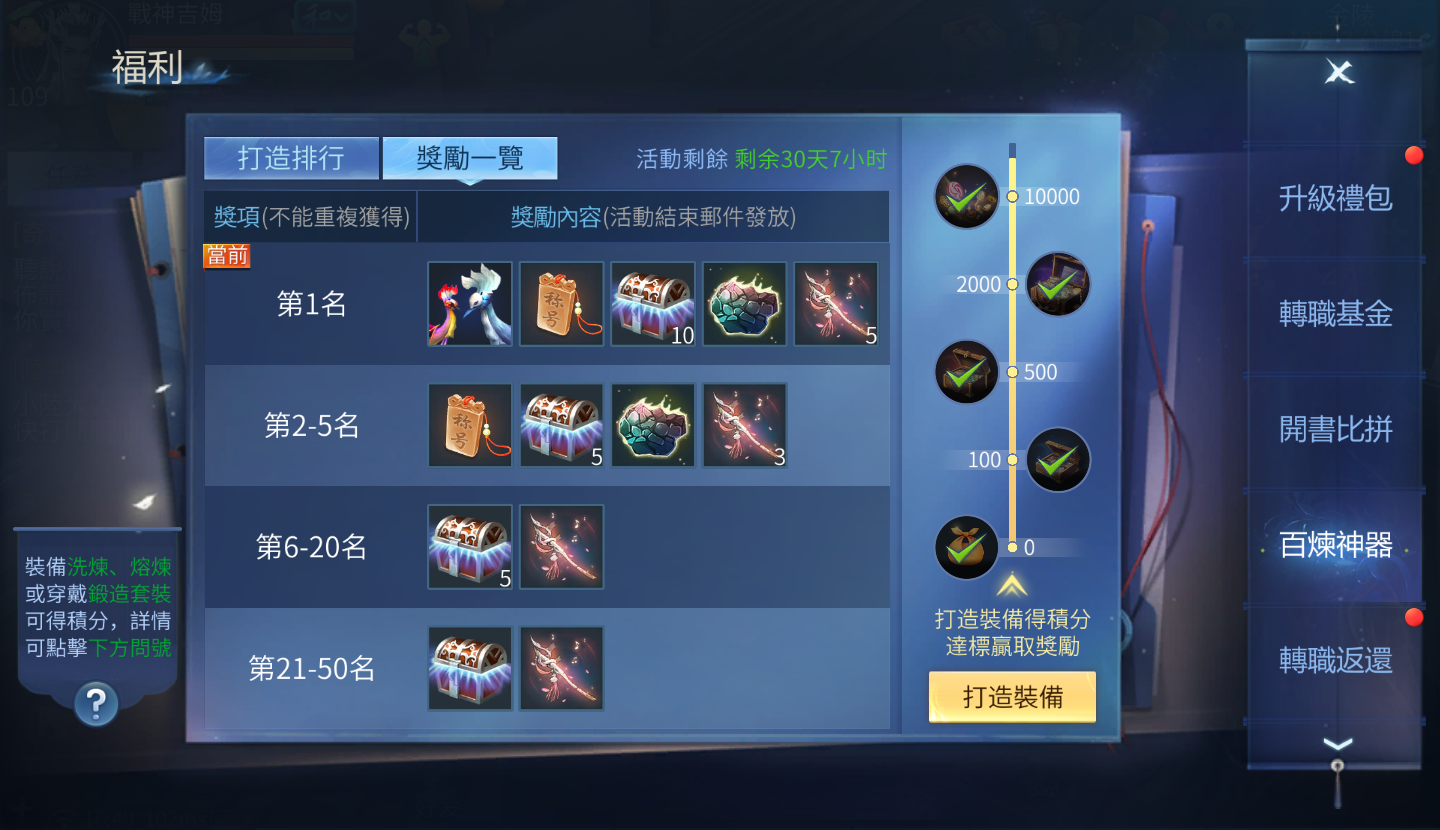Screen dimensions: 1440x830
Task: Inspect the ore material reward icon for first place
Action: [x=744, y=304]
